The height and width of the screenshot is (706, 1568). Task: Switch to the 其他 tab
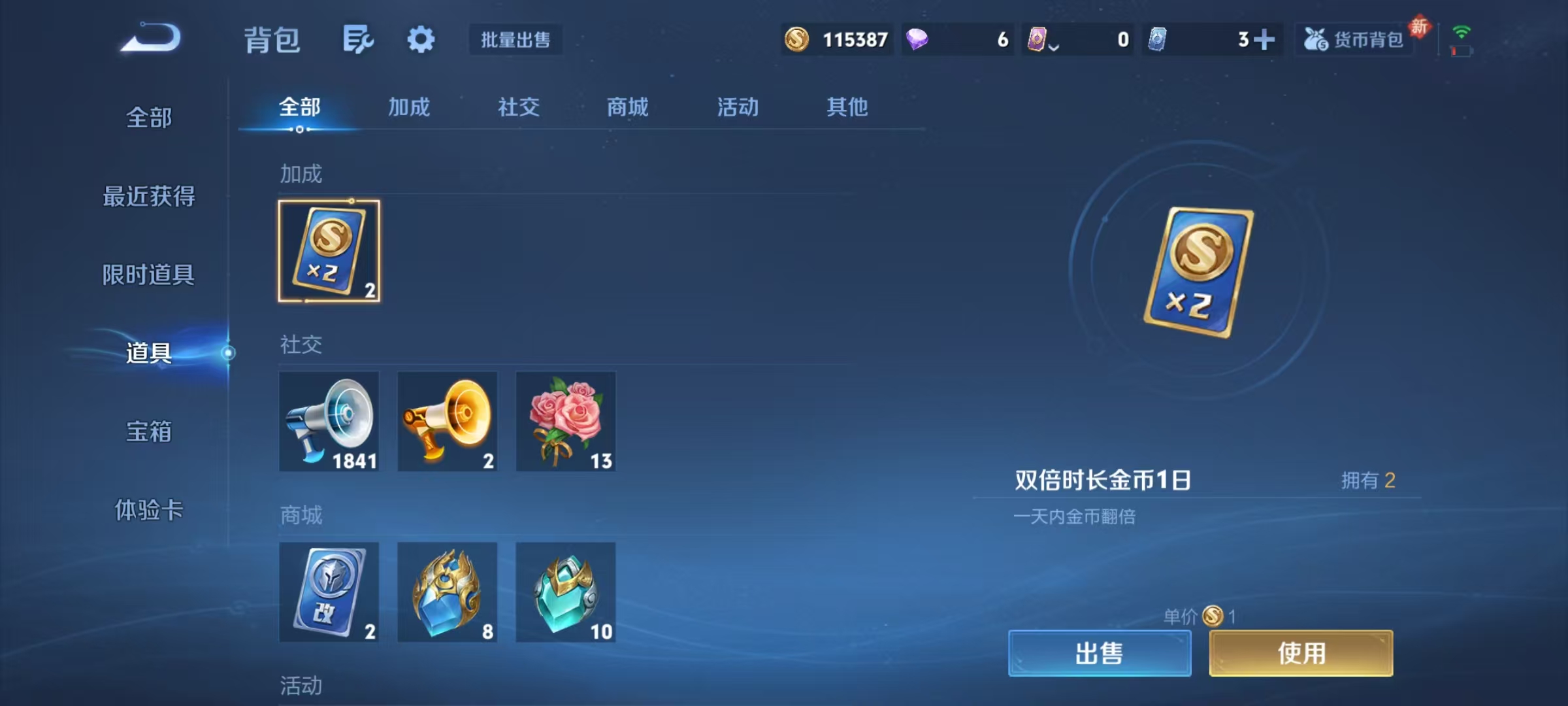(x=847, y=108)
